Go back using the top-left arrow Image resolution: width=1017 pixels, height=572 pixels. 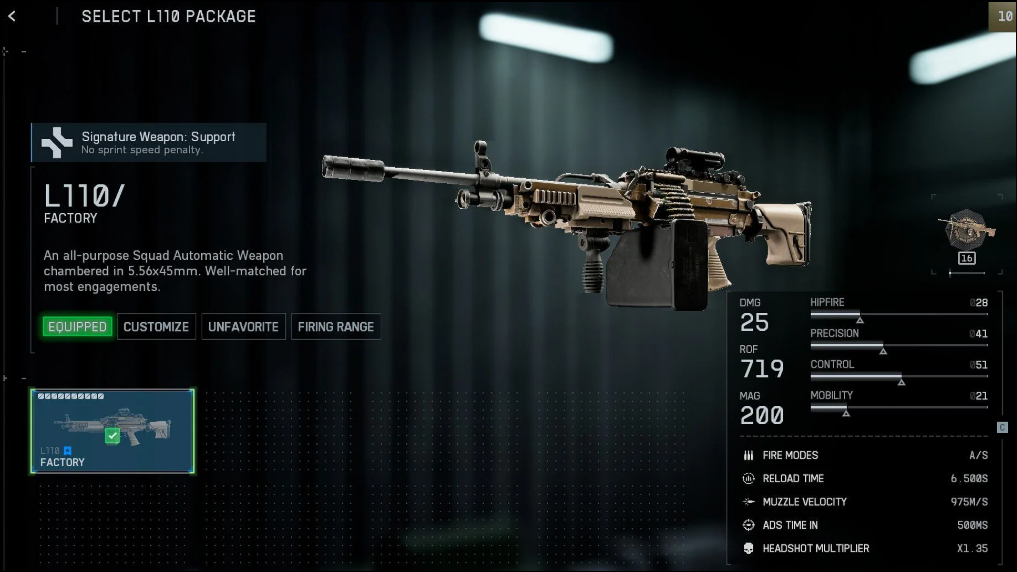coord(12,16)
